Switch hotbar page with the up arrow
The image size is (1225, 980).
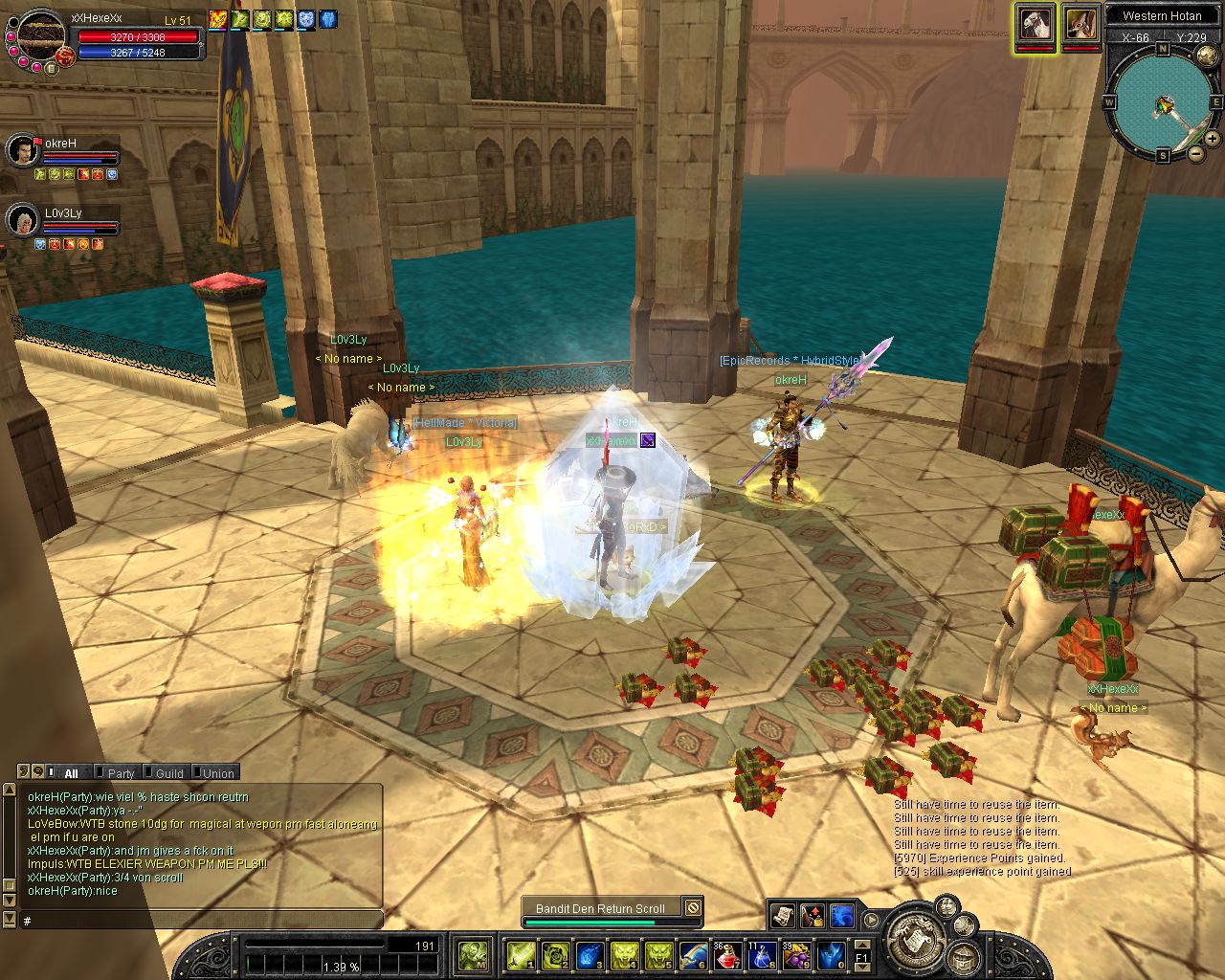pos(861,945)
